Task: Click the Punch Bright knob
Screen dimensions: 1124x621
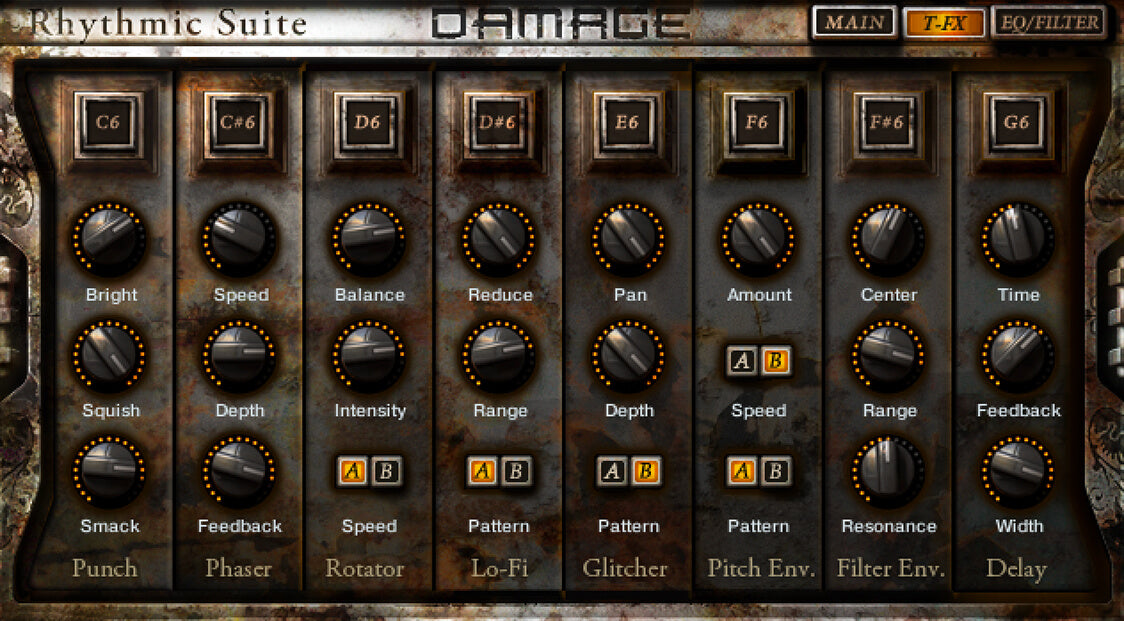Action: coord(109,240)
